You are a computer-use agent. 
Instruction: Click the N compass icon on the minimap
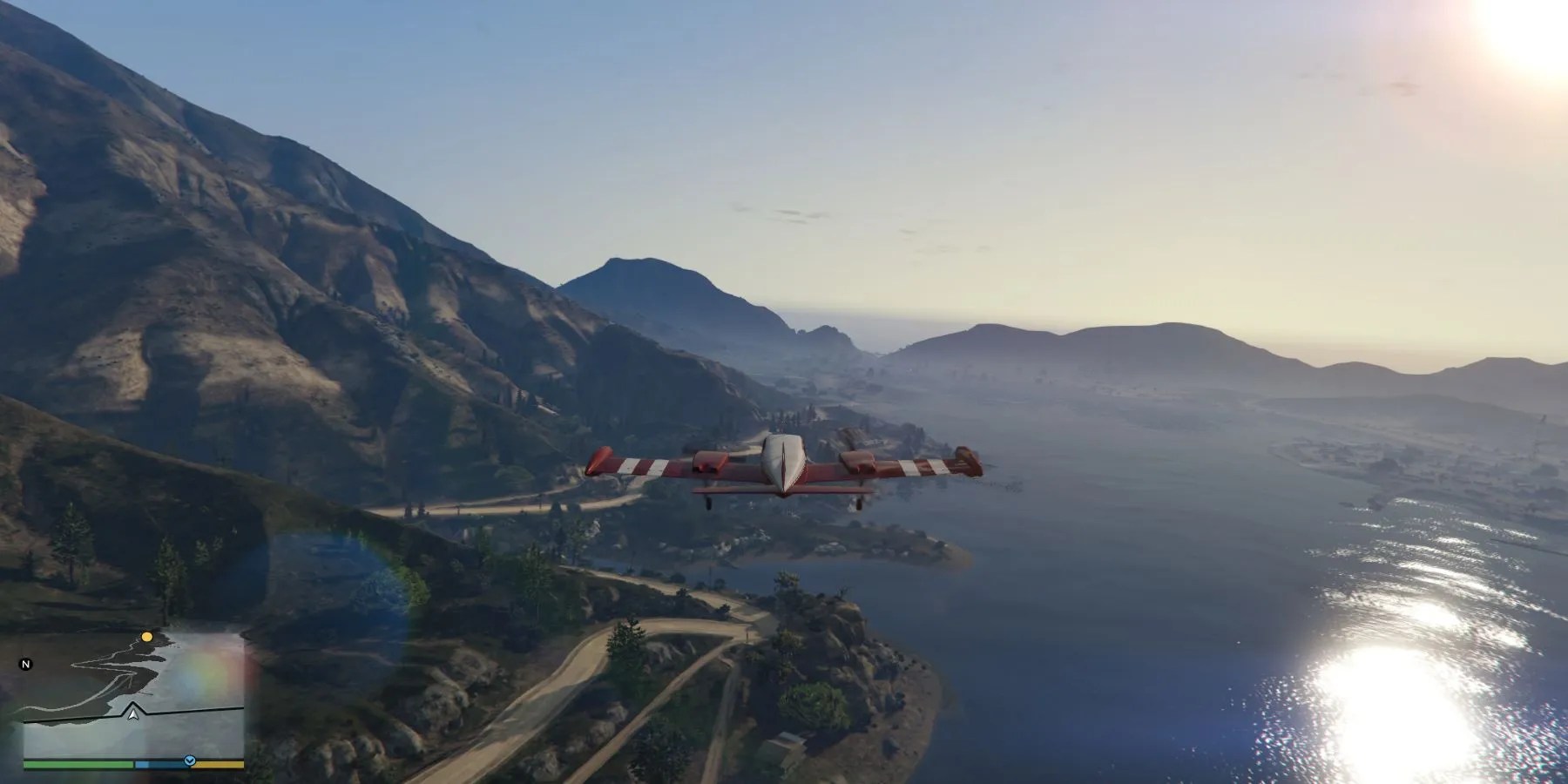tap(26, 665)
